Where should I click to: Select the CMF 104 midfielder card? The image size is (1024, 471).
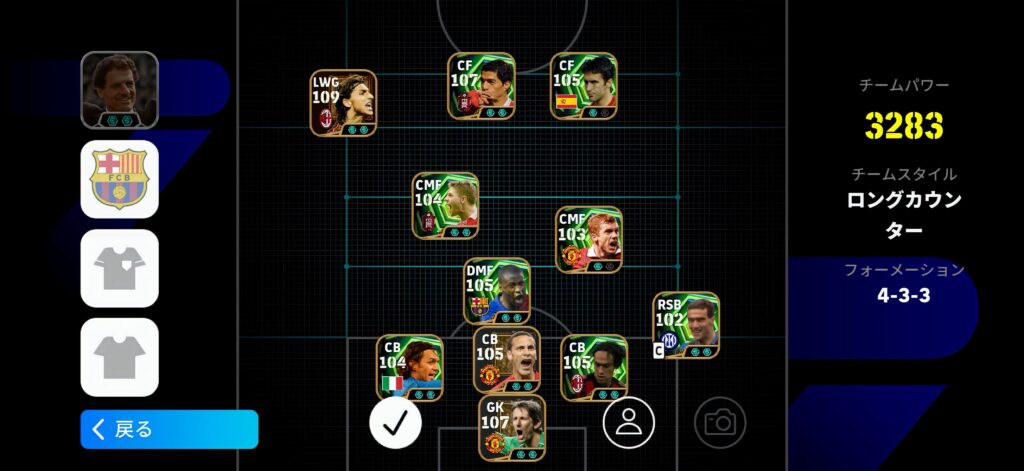[x=445, y=206]
